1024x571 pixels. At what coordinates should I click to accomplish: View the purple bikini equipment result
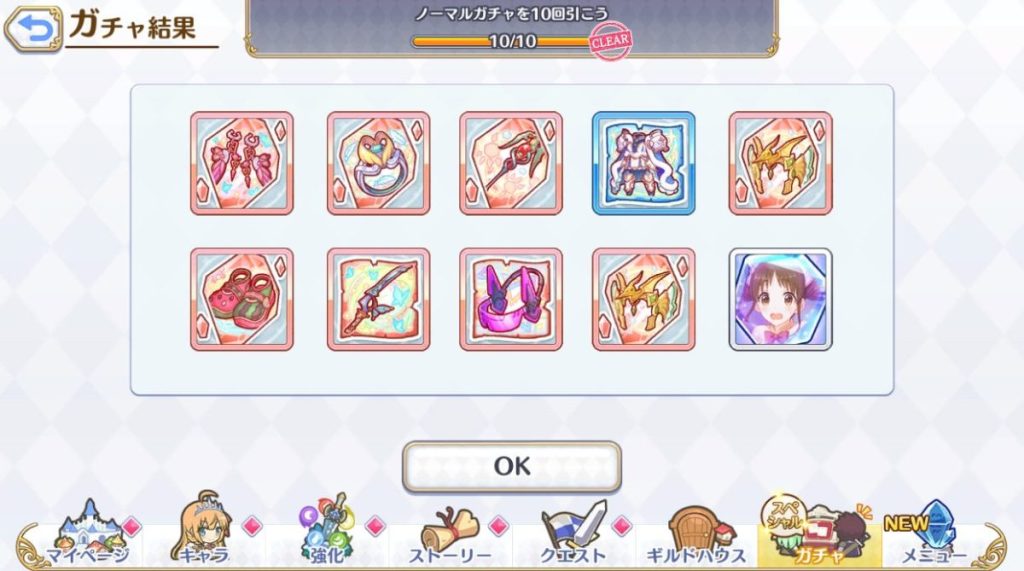point(511,299)
